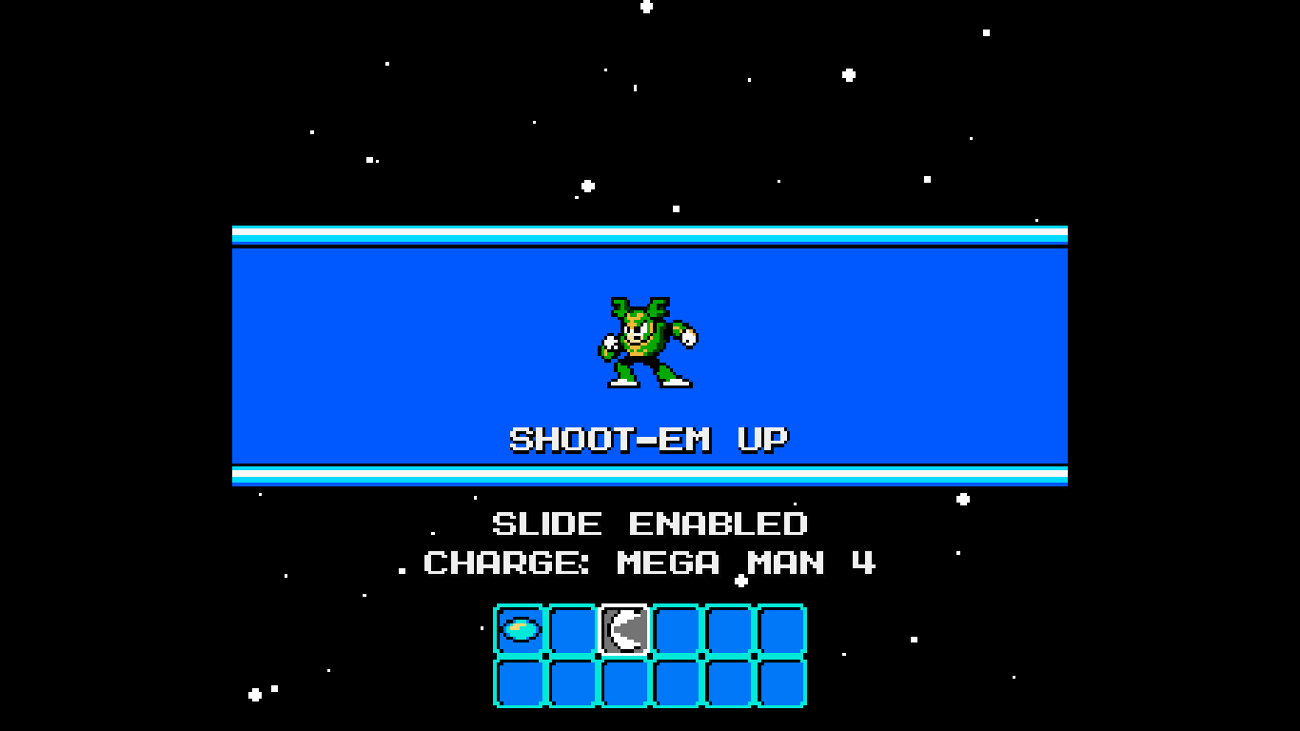Select the blue stage info banner

[x=649, y=355]
